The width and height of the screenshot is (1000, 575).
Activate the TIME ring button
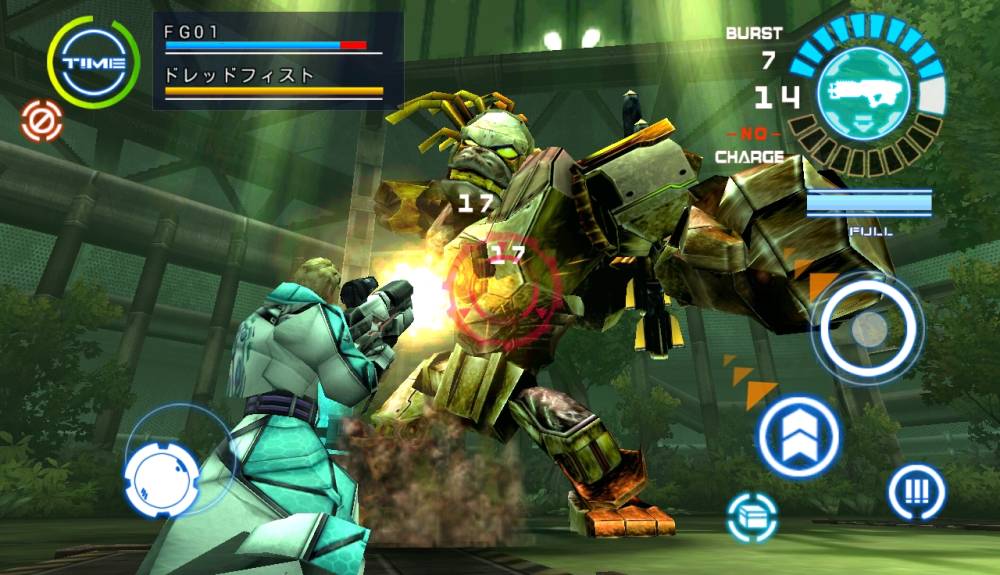tap(94, 62)
